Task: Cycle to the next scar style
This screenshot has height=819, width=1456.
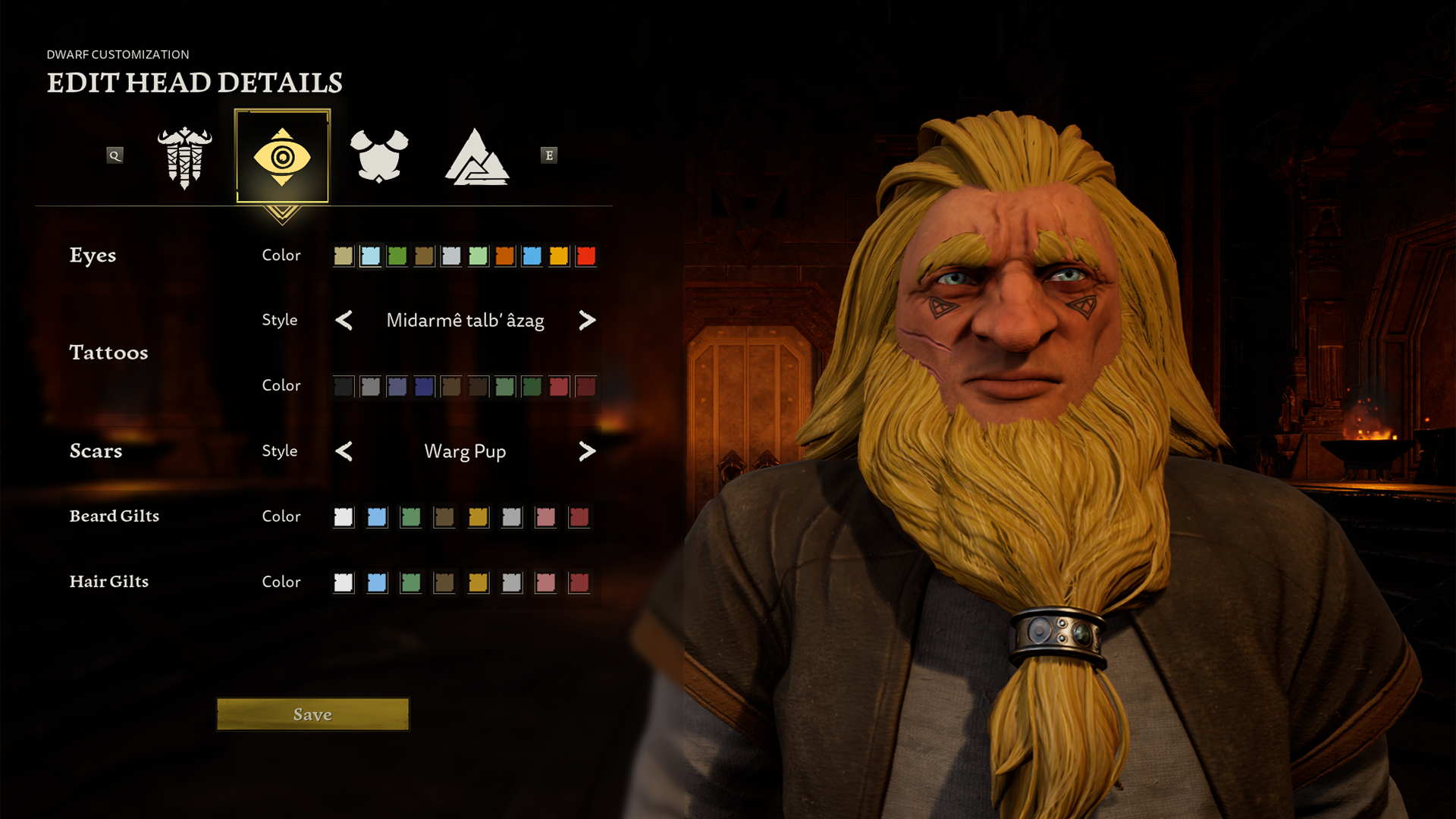Action: coord(587,451)
